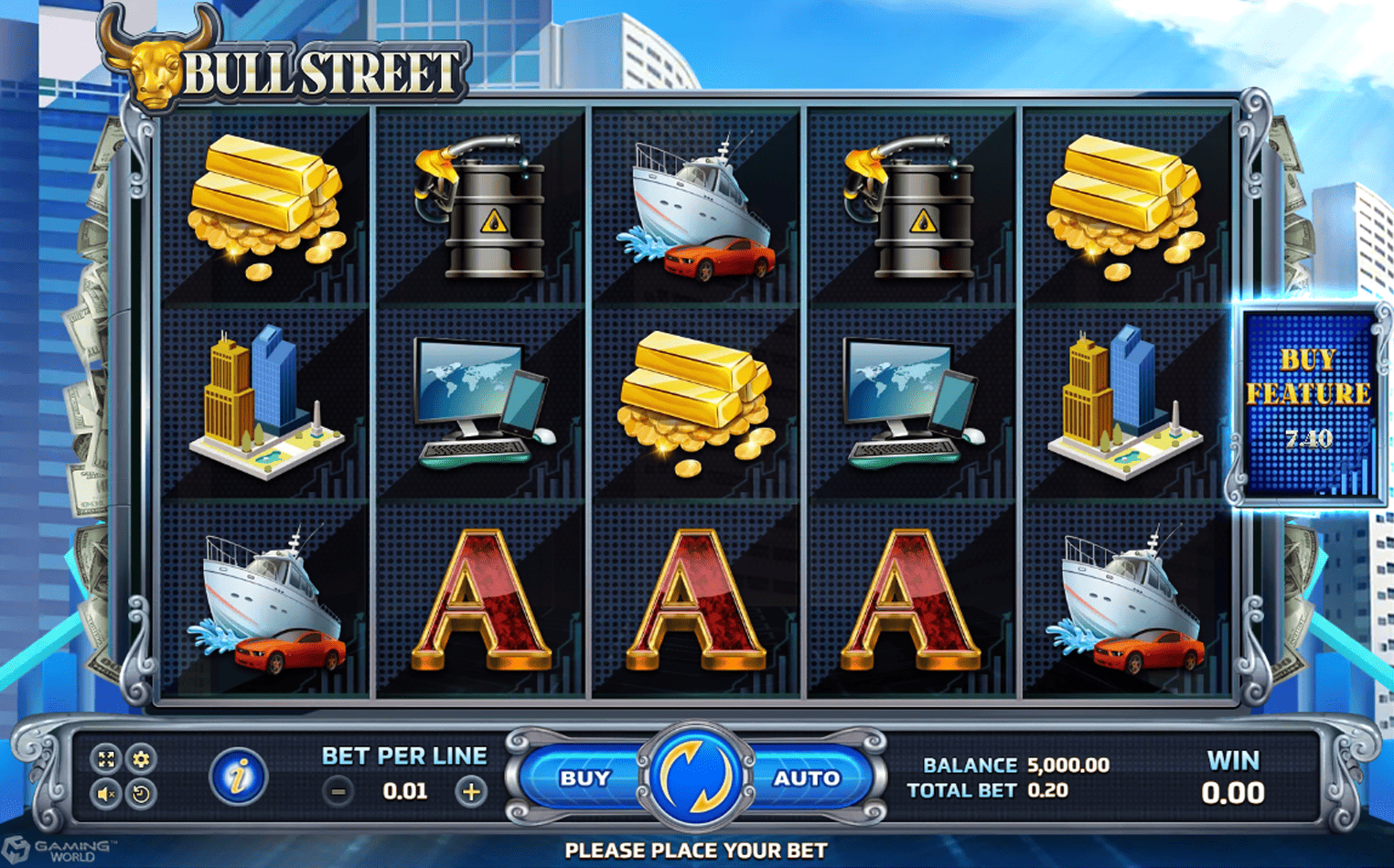The height and width of the screenshot is (868, 1394).
Task: Click the balance display showing 5,000.00
Action: [x=1068, y=766]
